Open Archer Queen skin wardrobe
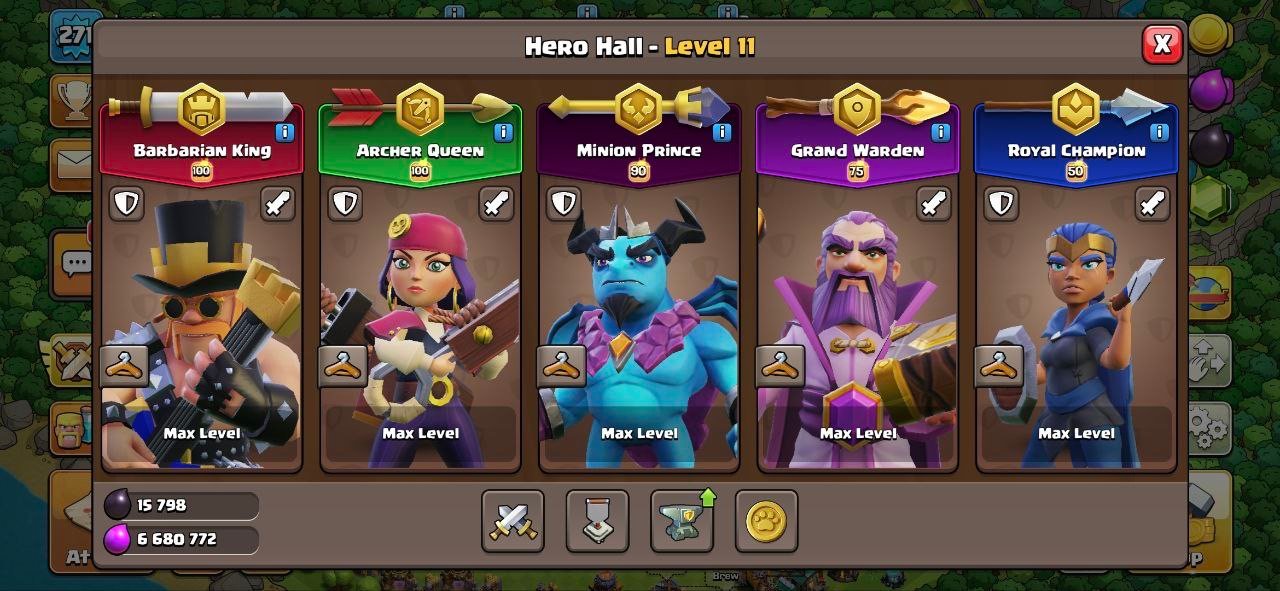This screenshot has height=591, width=1280. pos(343,366)
